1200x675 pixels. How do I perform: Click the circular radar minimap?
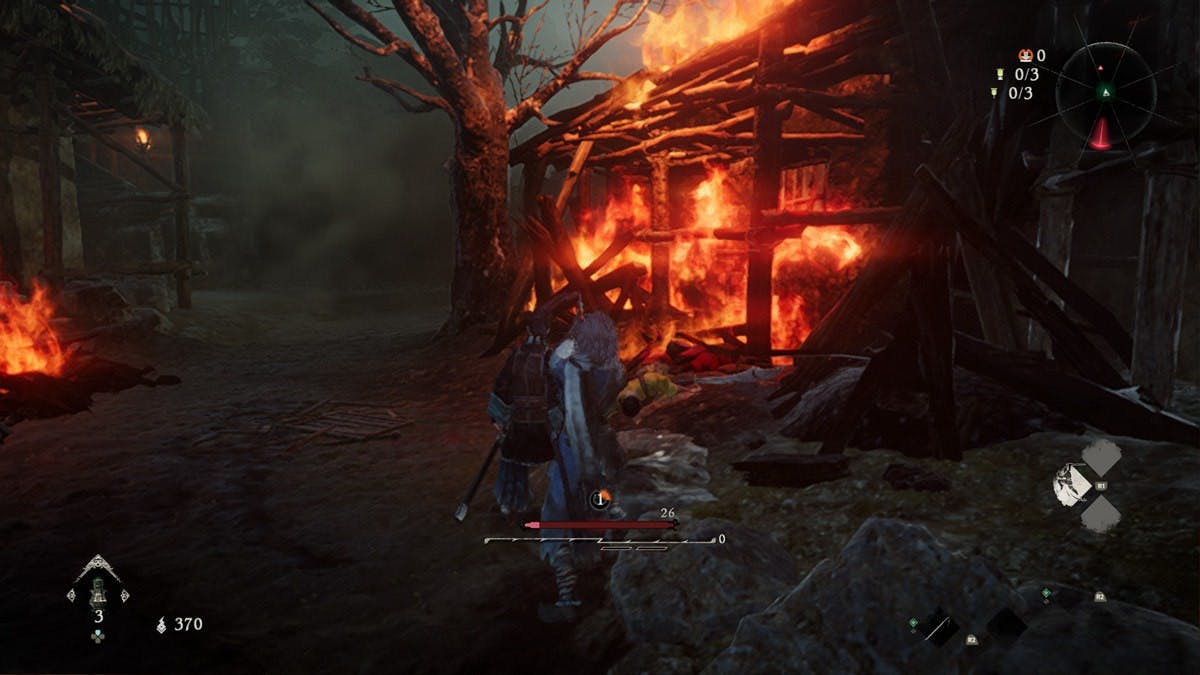1106,91
